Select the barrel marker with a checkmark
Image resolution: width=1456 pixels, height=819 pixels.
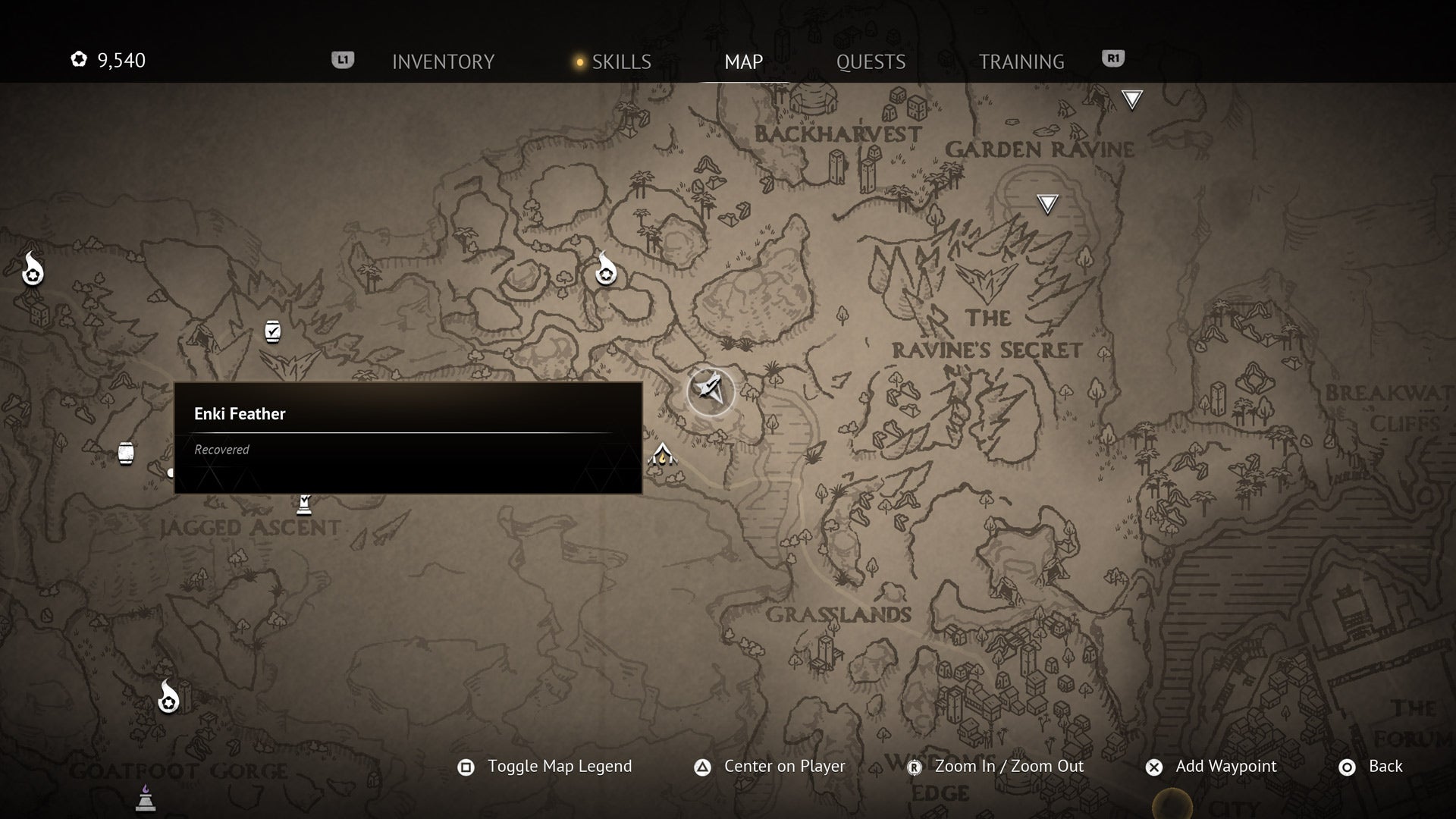(x=273, y=331)
